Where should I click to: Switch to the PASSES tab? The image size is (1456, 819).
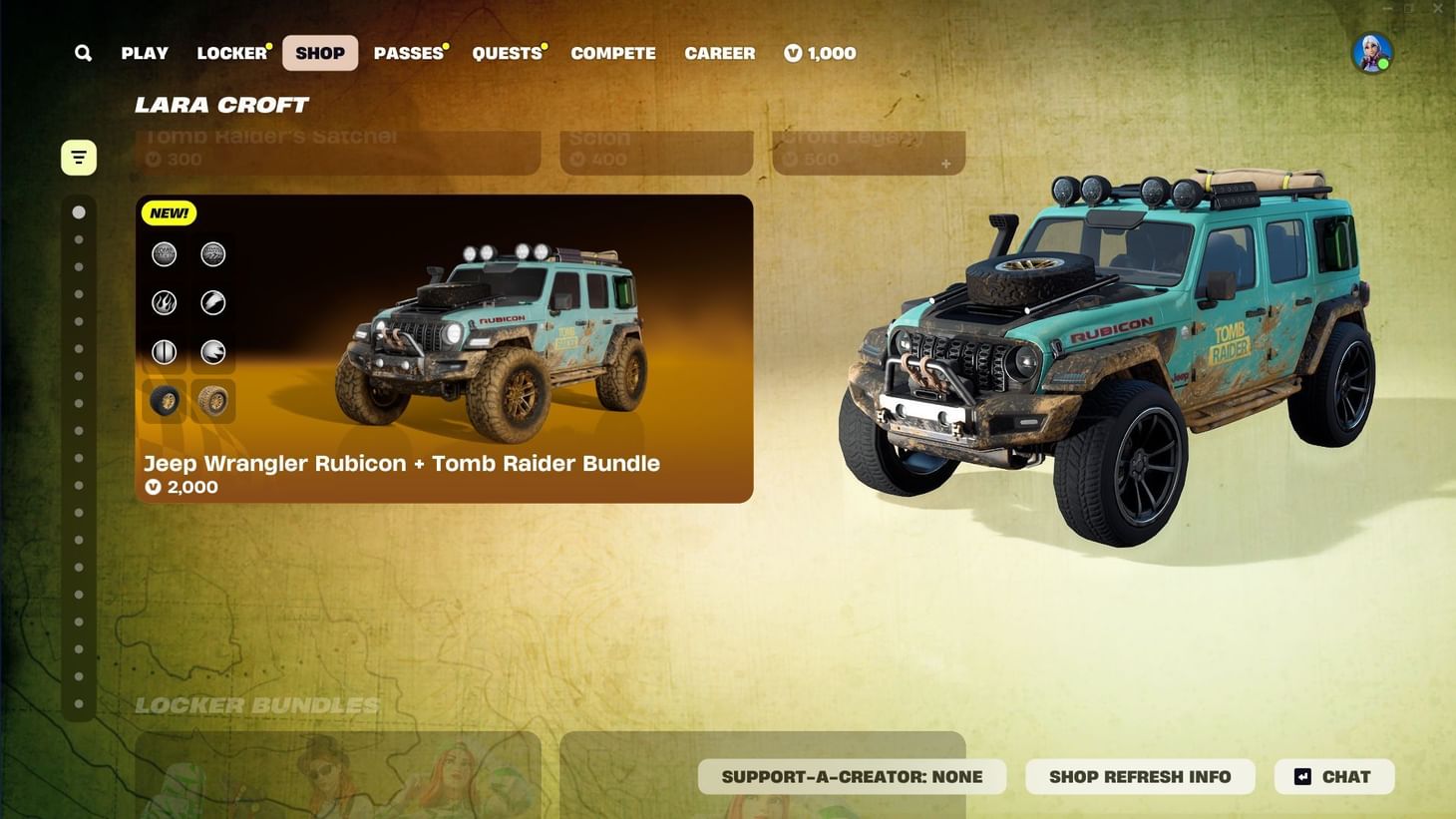409,53
